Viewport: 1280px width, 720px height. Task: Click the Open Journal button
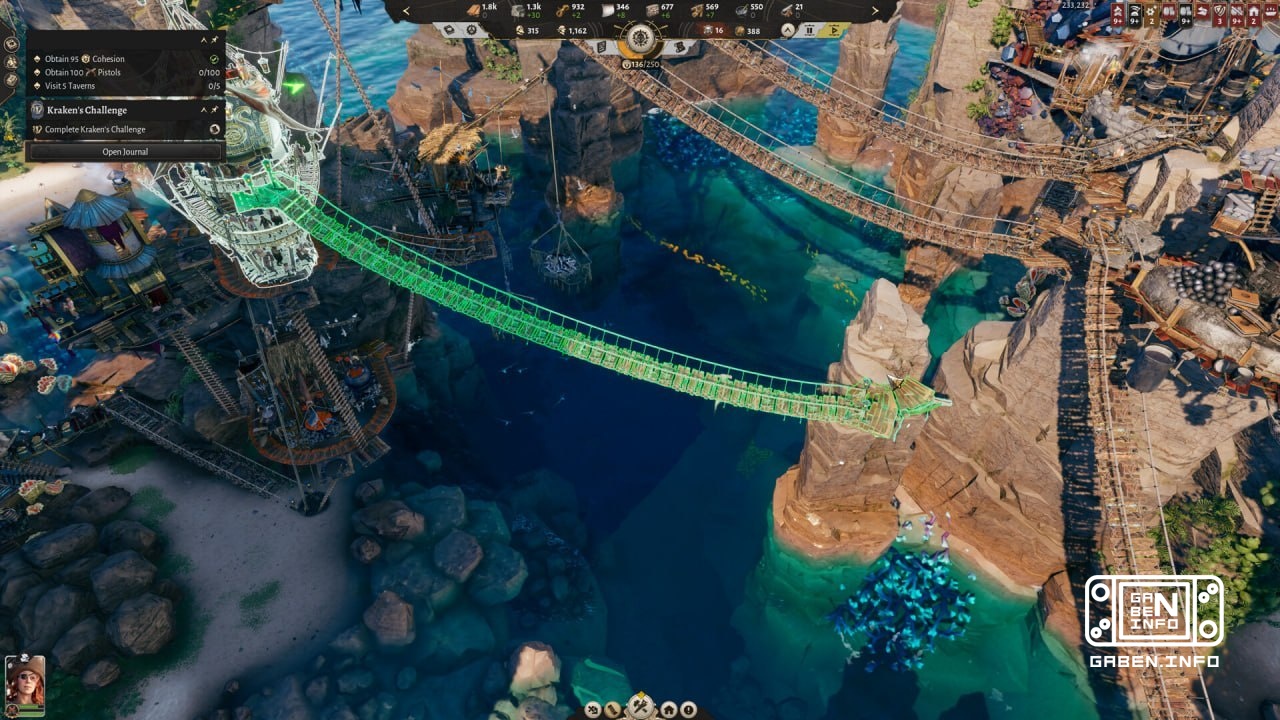pyautogui.click(x=125, y=152)
